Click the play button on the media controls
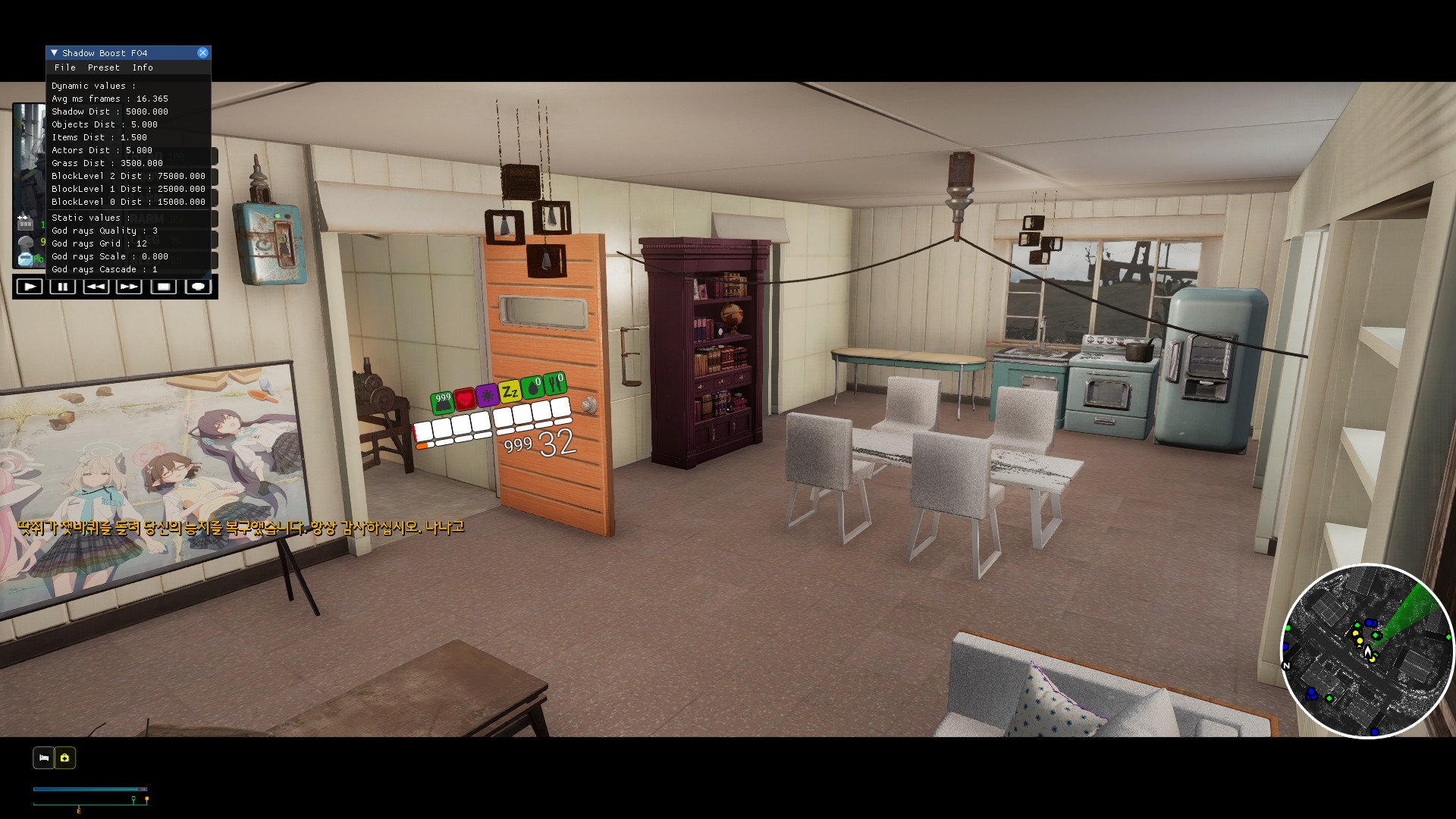The image size is (1456, 819). pos(30,287)
